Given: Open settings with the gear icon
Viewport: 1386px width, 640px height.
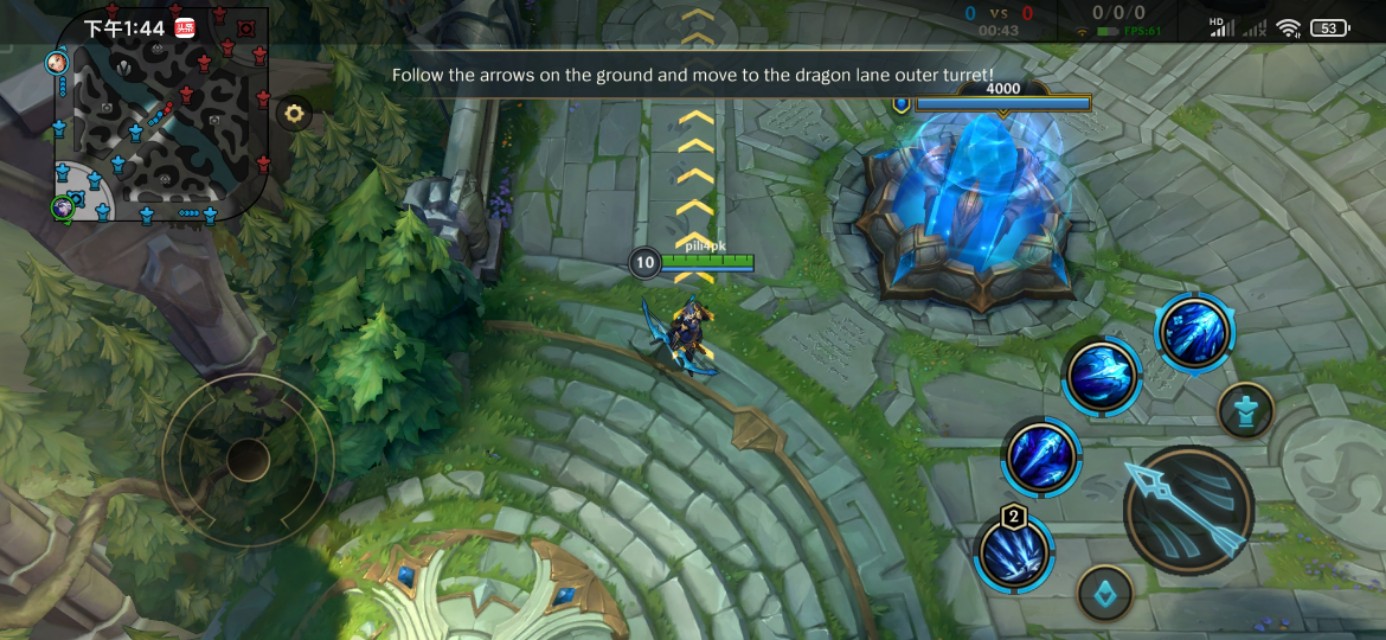Looking at the screenshot, I should pyautogui.click(x=294, y=114).
